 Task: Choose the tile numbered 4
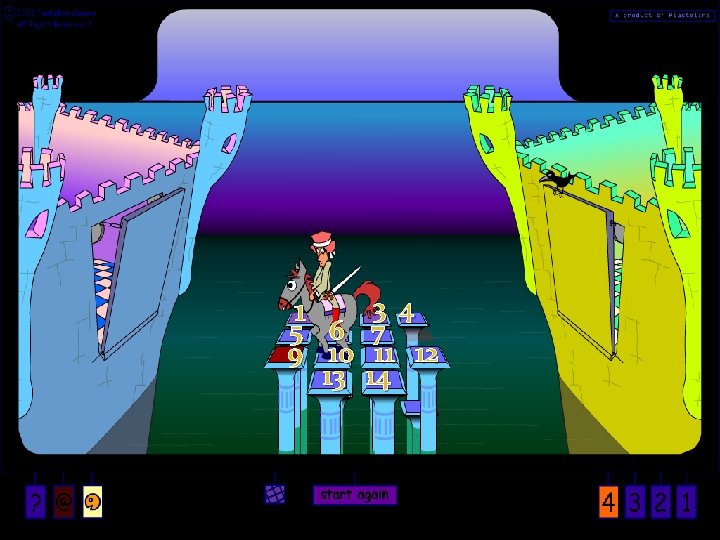coord(407,315)
